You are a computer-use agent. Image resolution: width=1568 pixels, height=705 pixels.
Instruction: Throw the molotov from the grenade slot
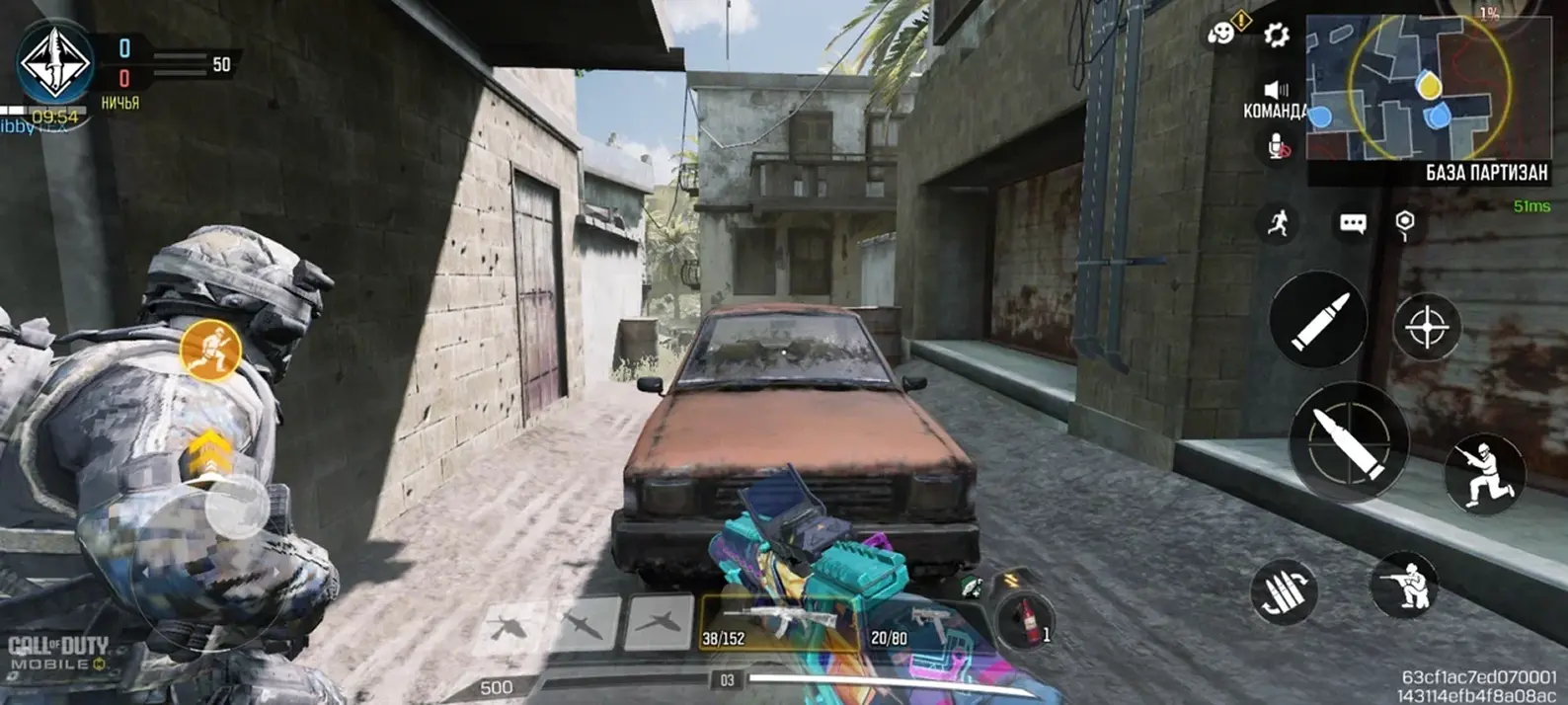pos(1023,617)
